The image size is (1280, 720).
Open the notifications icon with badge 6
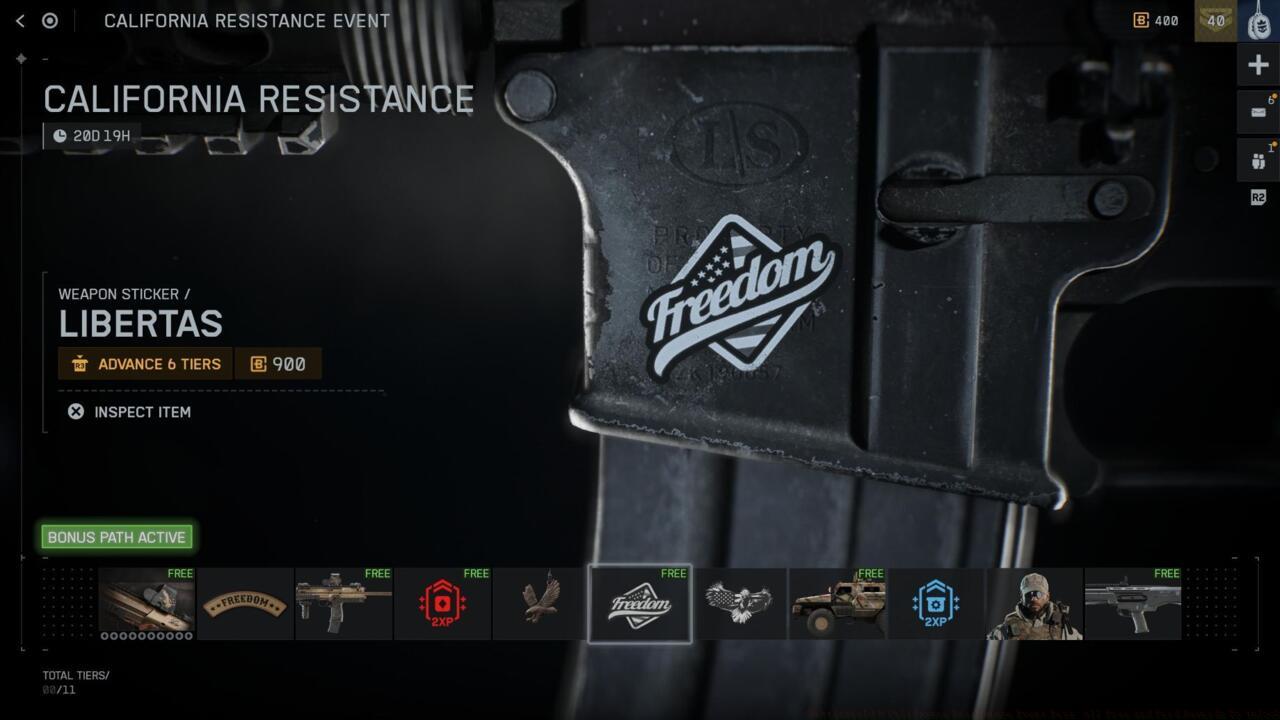pos(1258,112)
